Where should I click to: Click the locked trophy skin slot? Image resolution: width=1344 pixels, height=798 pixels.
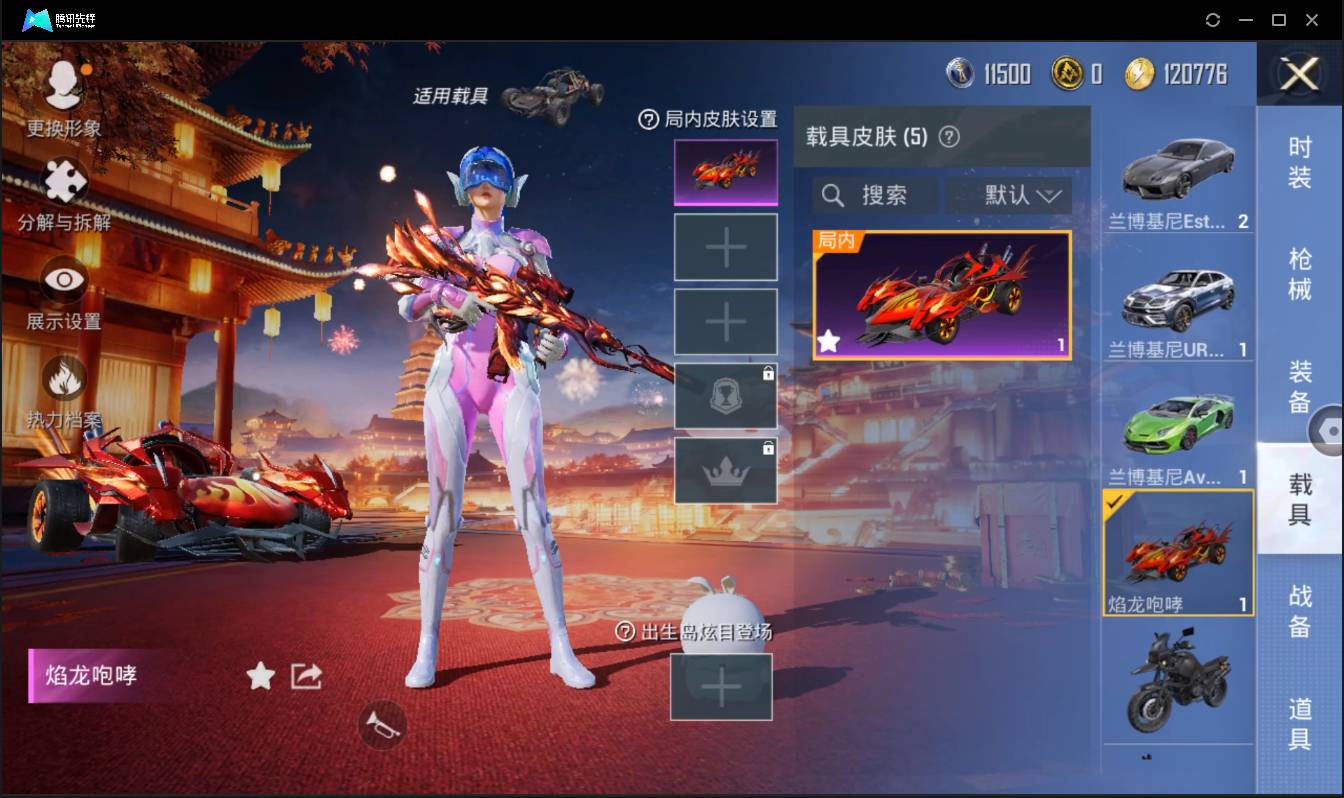click(725, 396)
